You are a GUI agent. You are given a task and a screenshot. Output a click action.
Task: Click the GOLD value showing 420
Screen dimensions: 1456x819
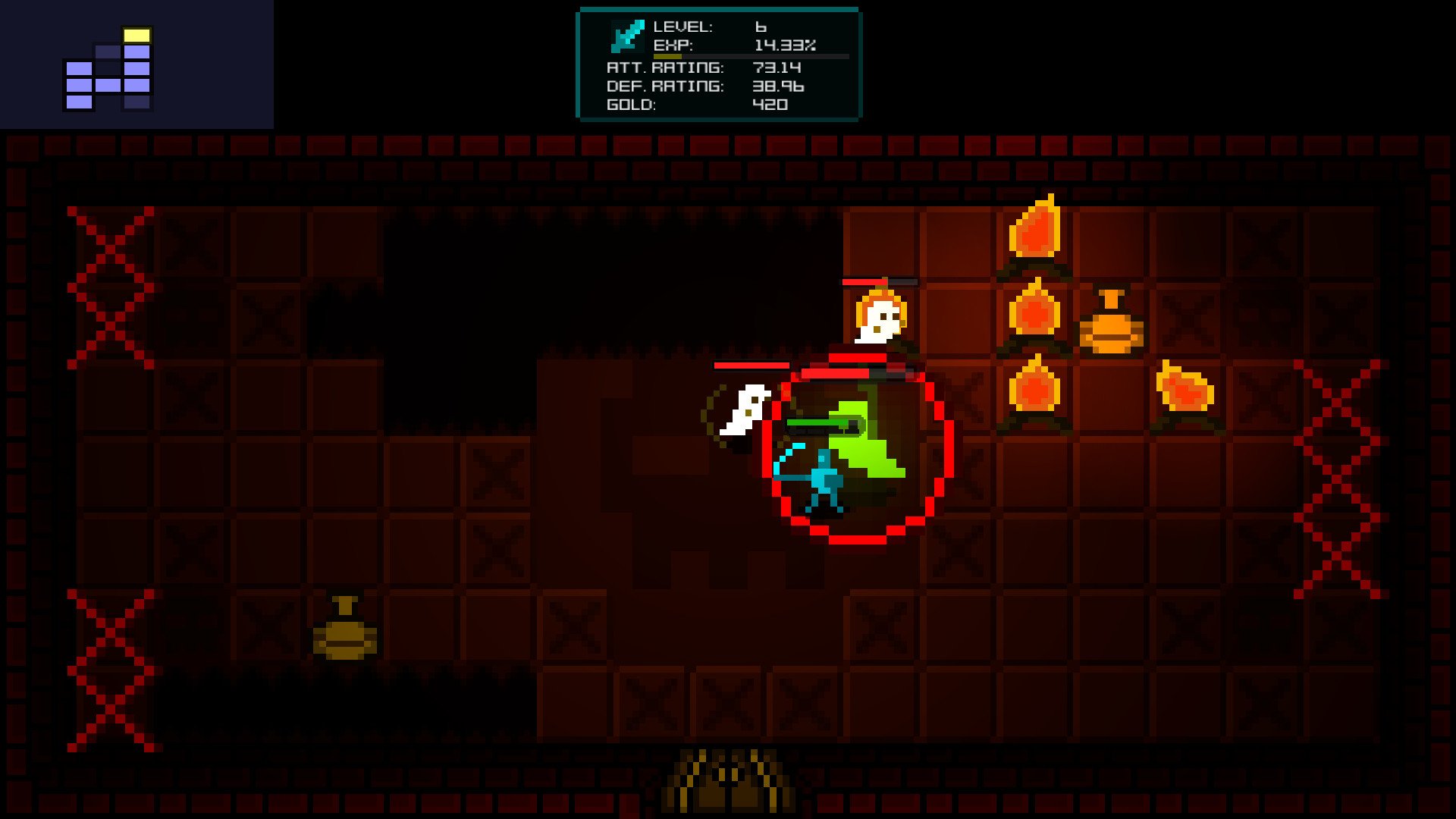(x=770, y=105)
